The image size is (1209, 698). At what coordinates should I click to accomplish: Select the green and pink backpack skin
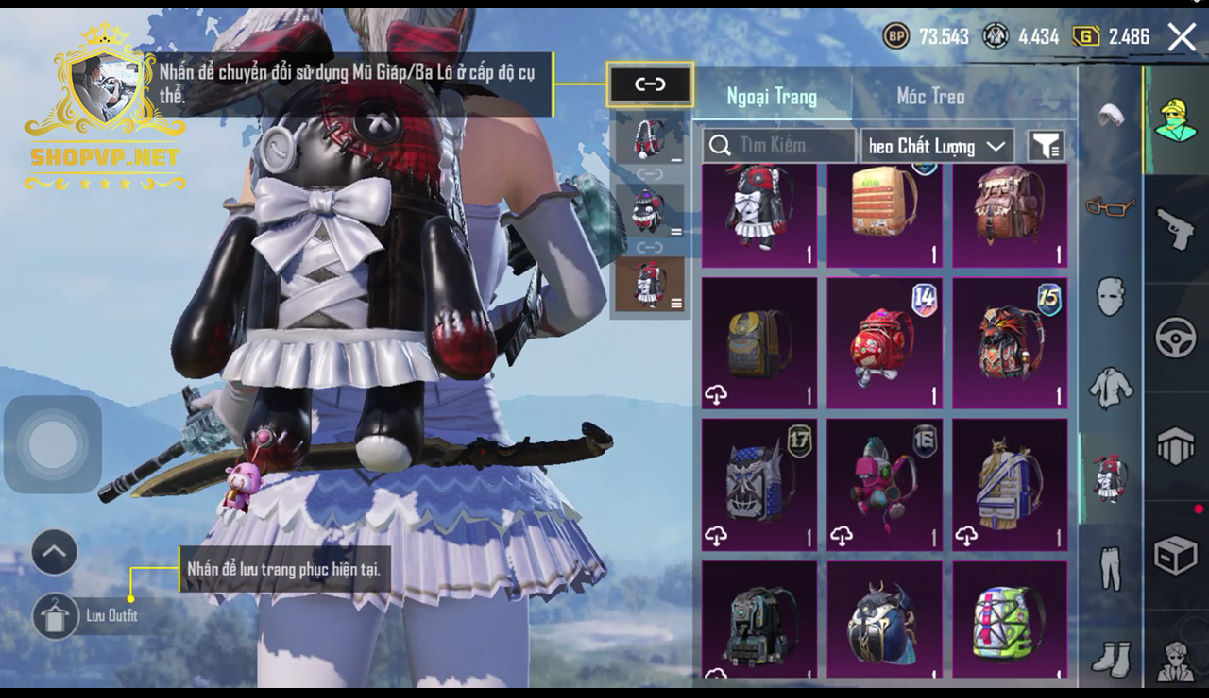tap(1009, 620)
